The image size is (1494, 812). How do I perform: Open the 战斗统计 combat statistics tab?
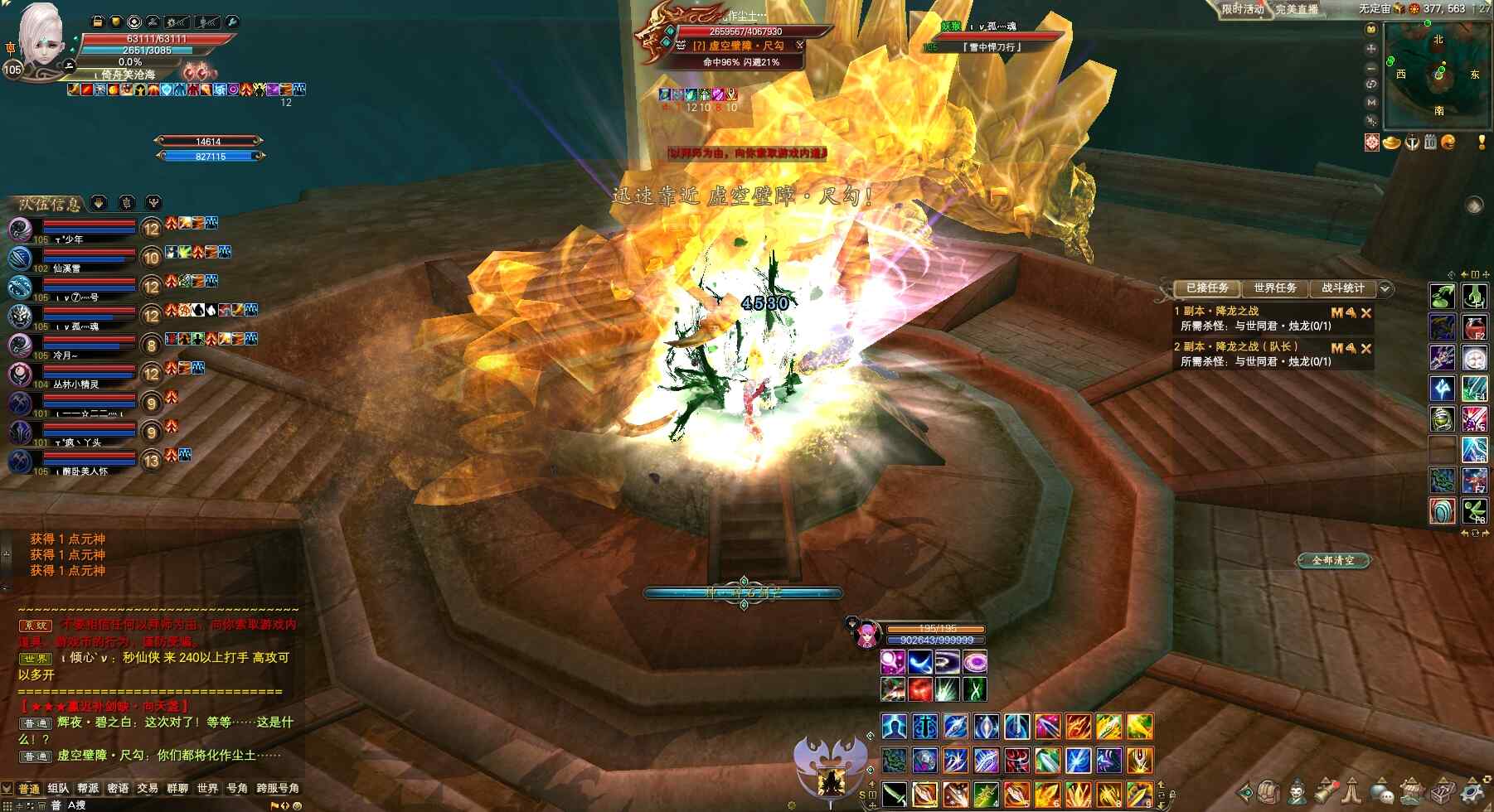pos(1342,288)
